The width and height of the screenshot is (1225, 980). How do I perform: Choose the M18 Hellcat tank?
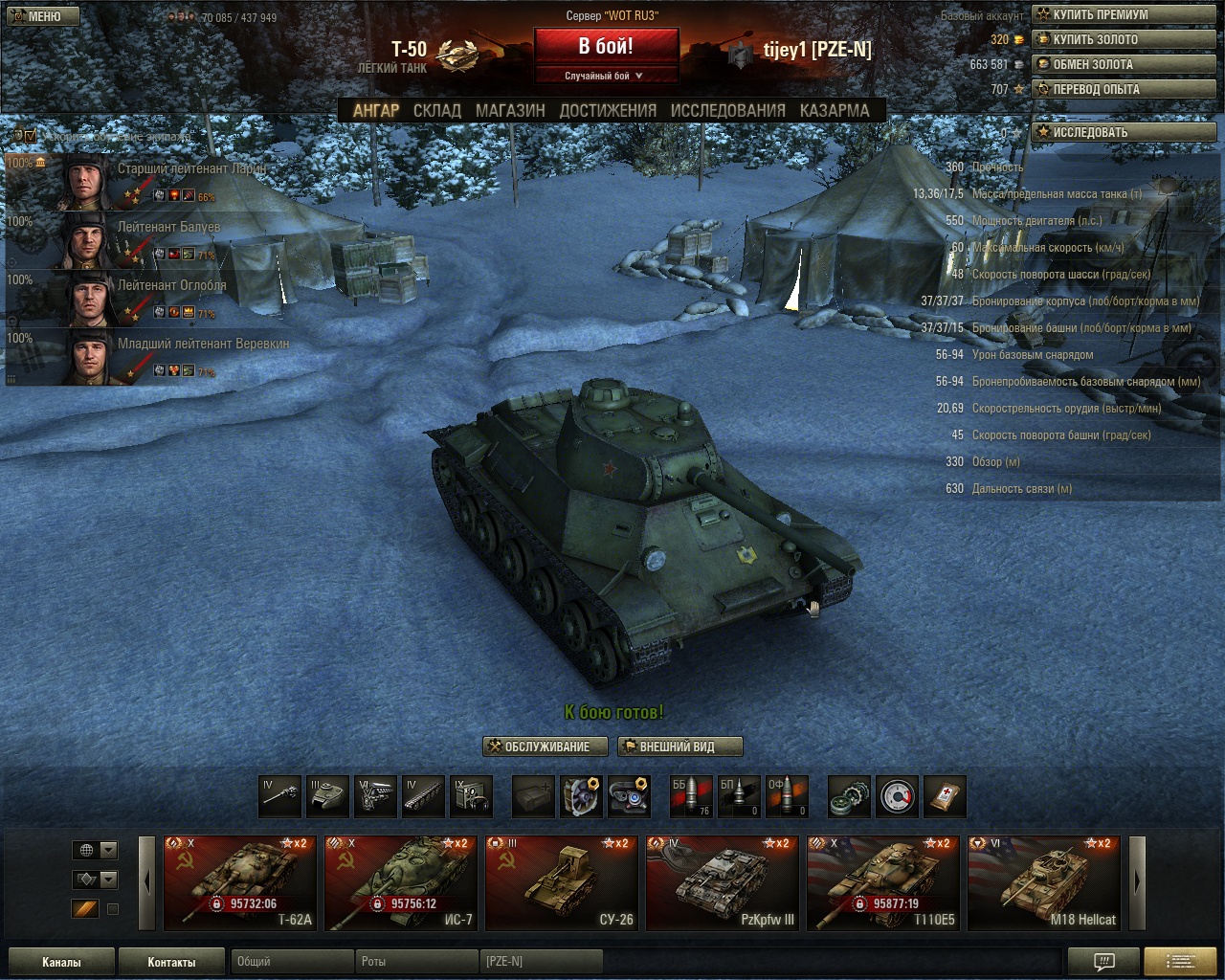1044,882
